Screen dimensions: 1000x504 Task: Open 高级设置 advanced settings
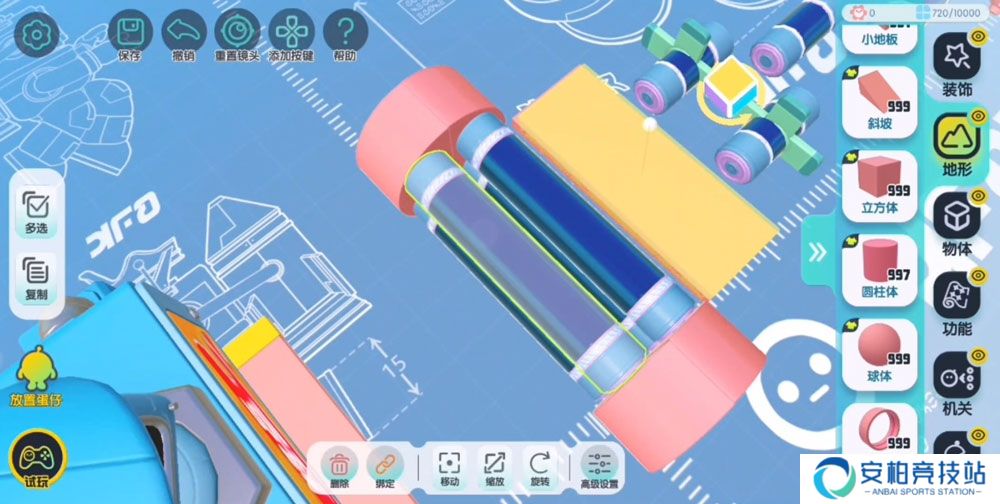pyautogui.click(x=600, y=466)
